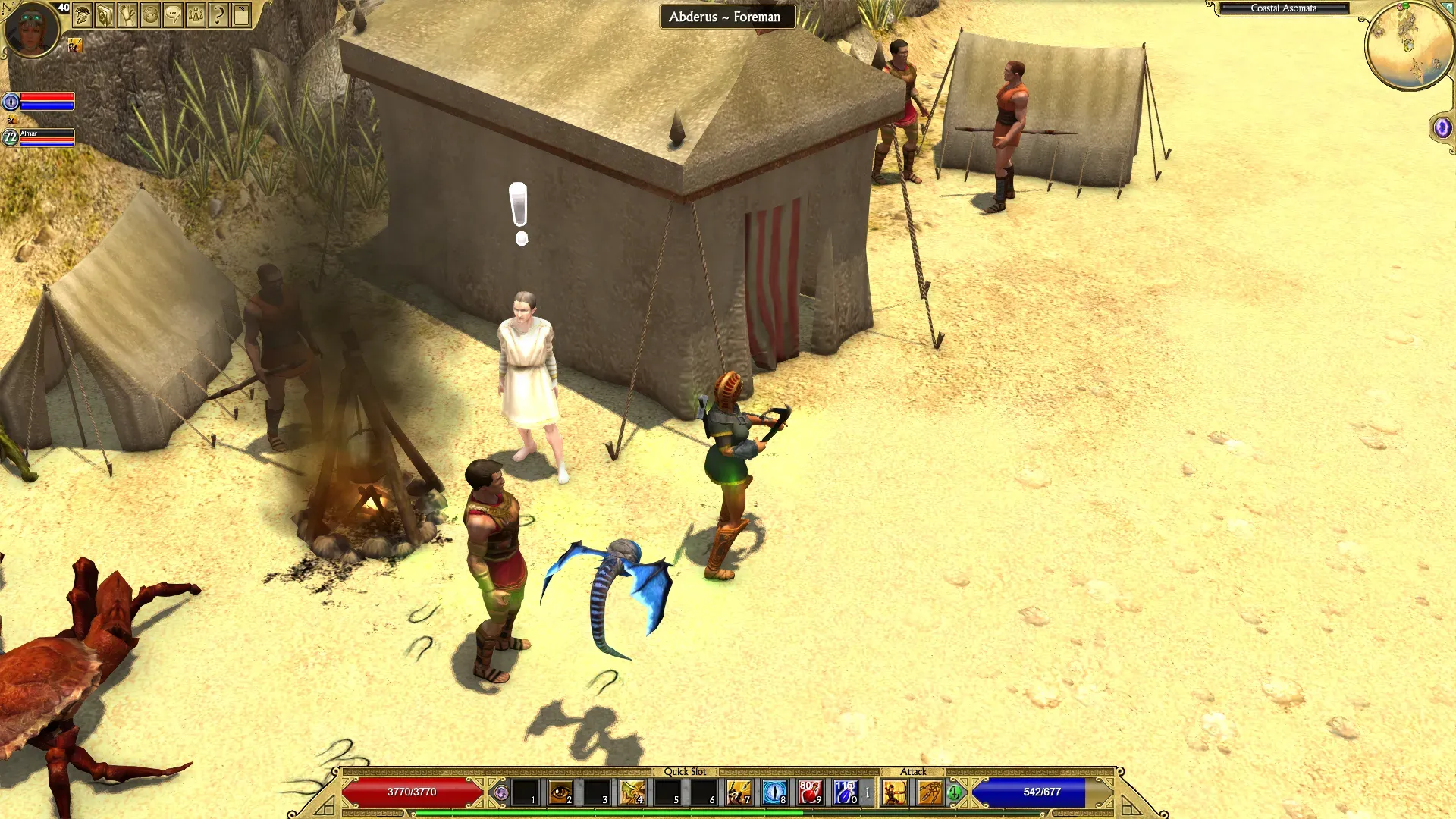Use the lightning skill in quick slot 7
The image size is (1456, 819).
739,792
